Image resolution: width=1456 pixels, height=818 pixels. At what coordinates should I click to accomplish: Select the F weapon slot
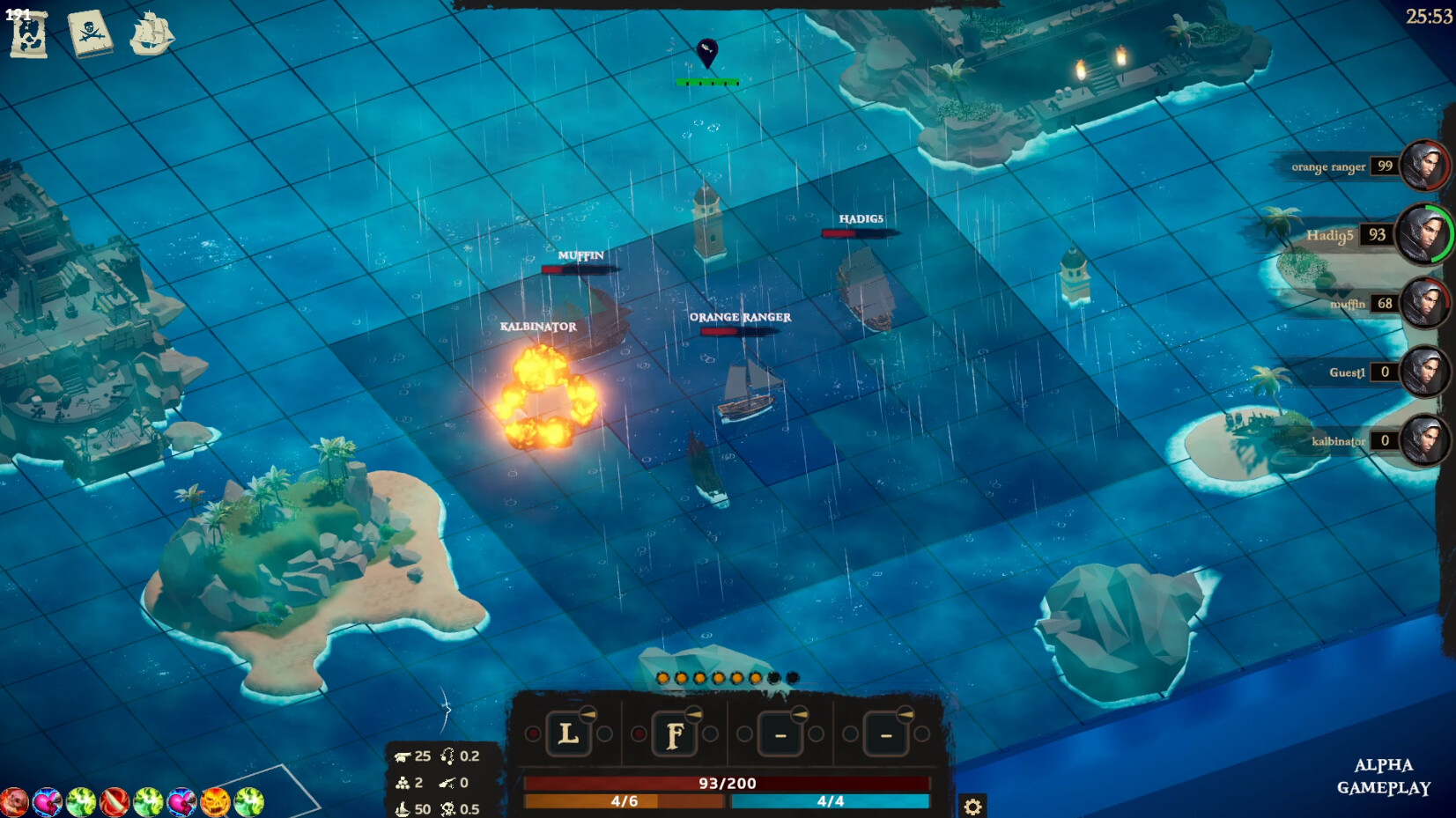pyautogui.click(x=676, y=733)
